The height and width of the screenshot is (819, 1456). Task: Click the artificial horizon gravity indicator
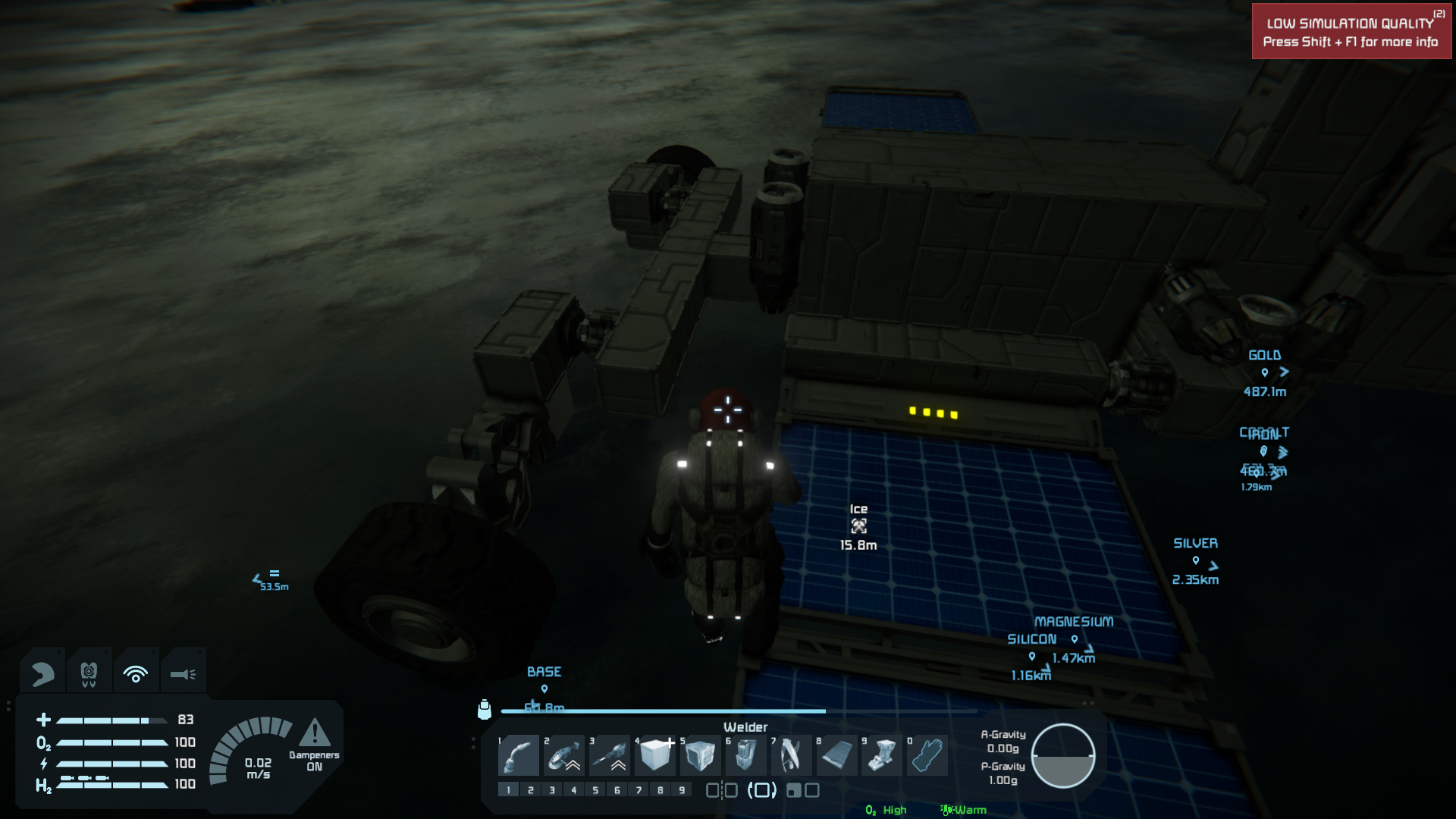coord(1062,755)
